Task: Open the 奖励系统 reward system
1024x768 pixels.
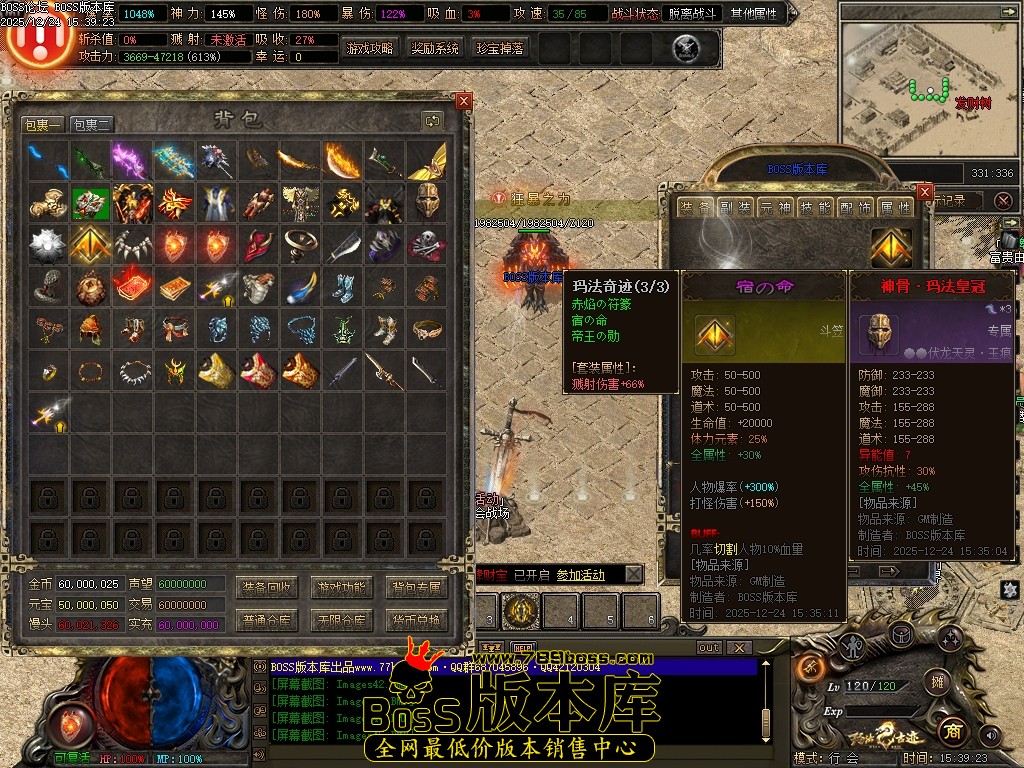Action: (435, 48)
